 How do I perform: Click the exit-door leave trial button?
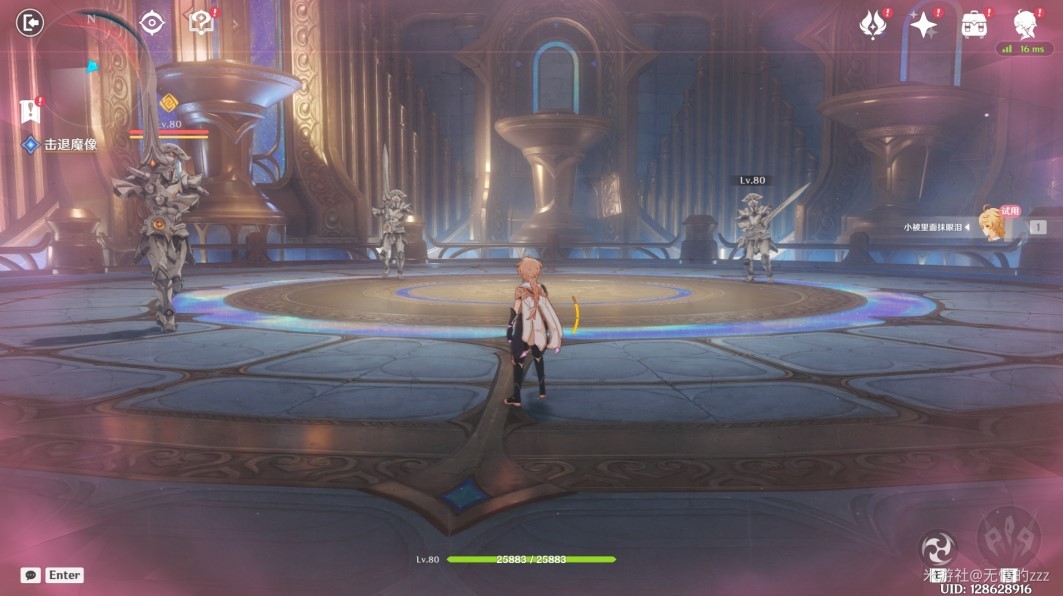[31, 23]
